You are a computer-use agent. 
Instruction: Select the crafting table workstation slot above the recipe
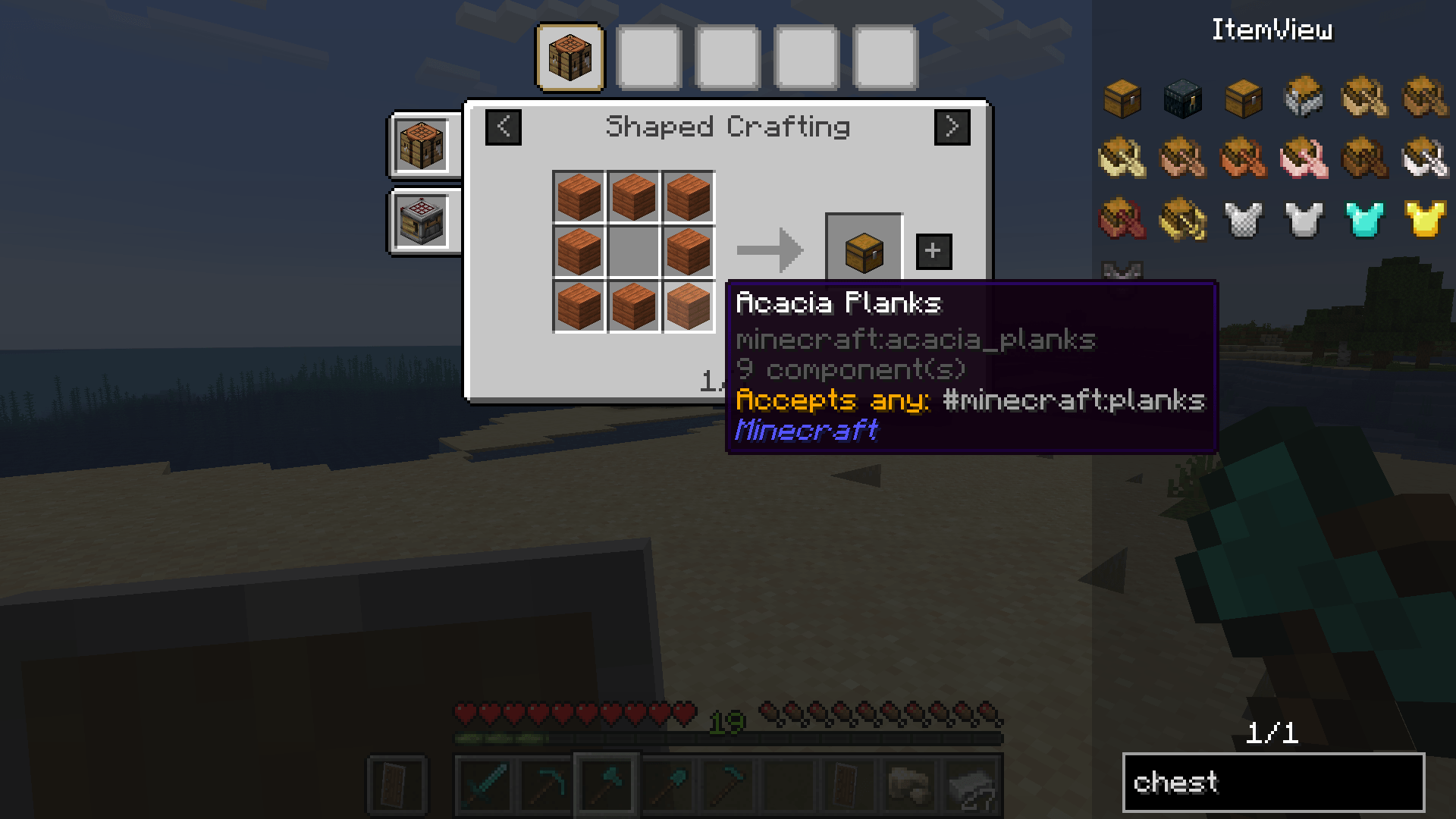[570, 58]
